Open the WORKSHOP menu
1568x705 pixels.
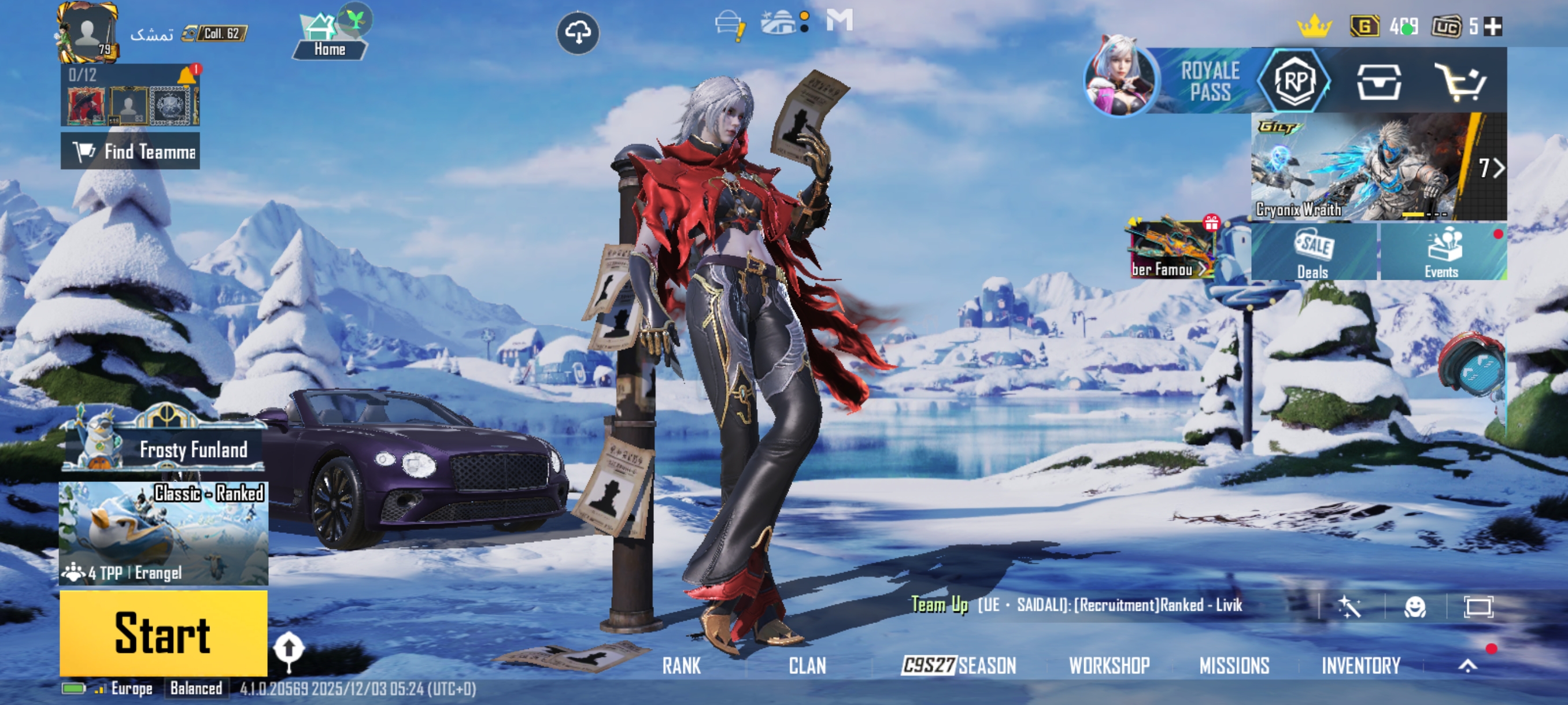click(1109, 666)
